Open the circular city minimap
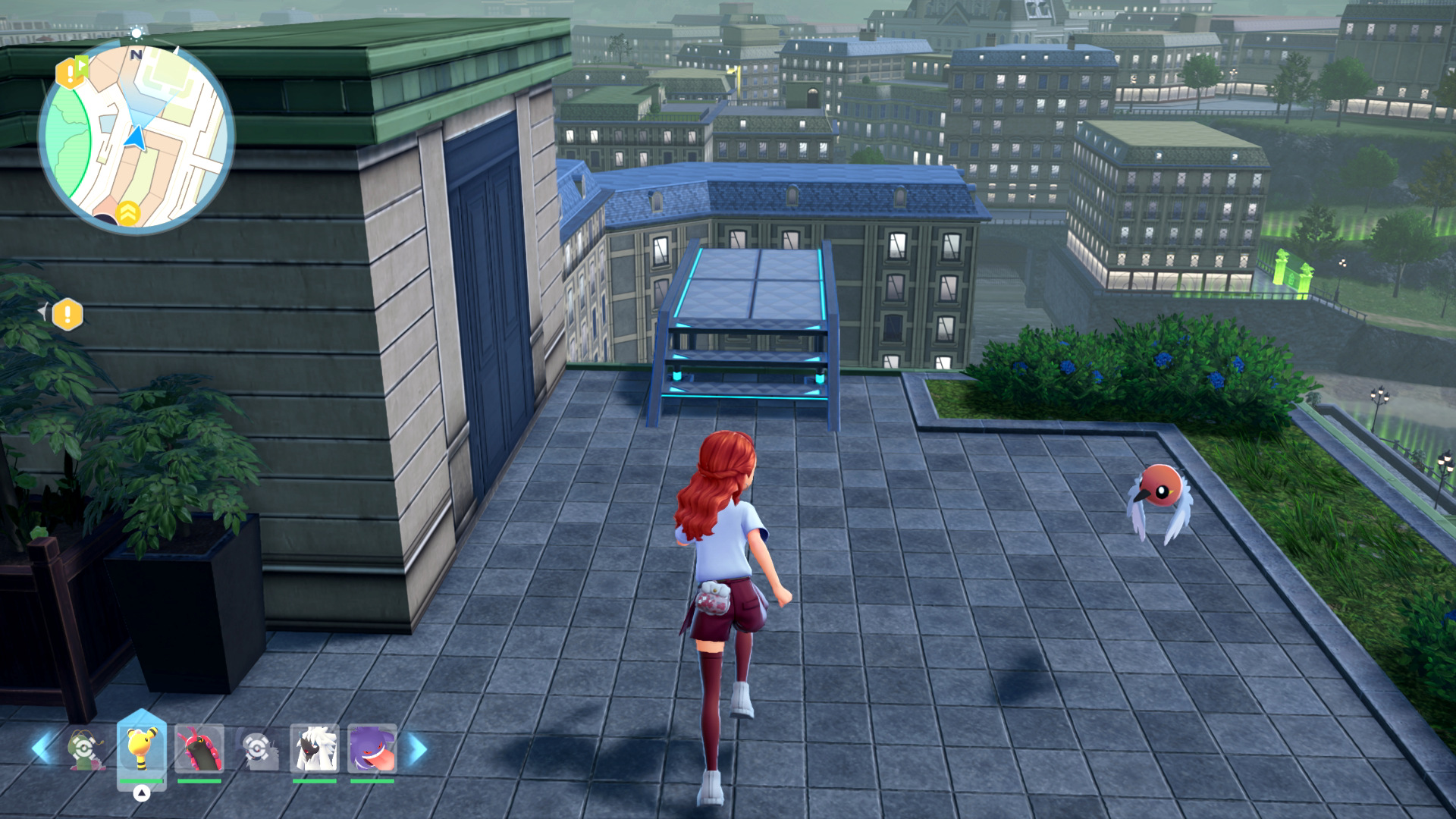Viewport: 1456px width, 819px height. [136, 136]
